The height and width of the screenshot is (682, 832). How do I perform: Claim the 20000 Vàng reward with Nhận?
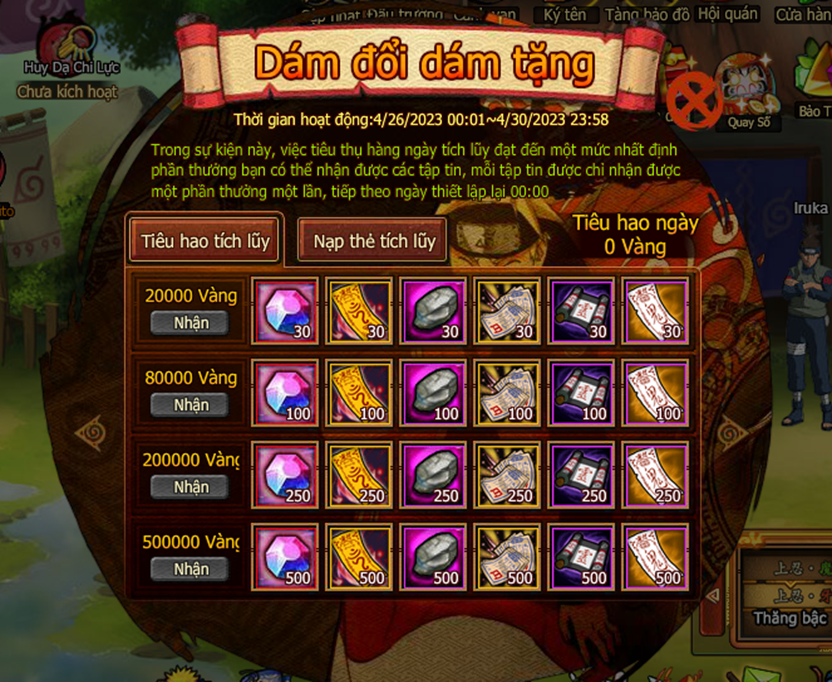tap(190, 323)
